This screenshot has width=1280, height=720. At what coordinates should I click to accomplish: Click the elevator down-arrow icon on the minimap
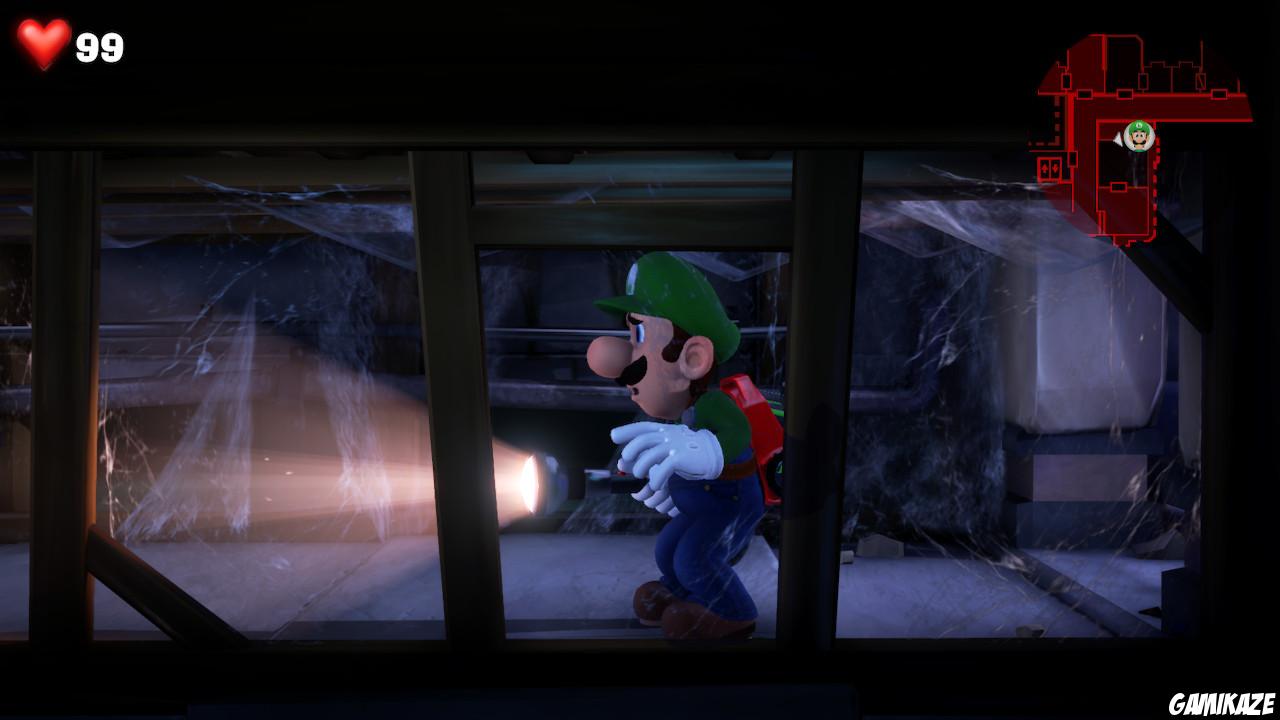click(x=1055, y=168)
